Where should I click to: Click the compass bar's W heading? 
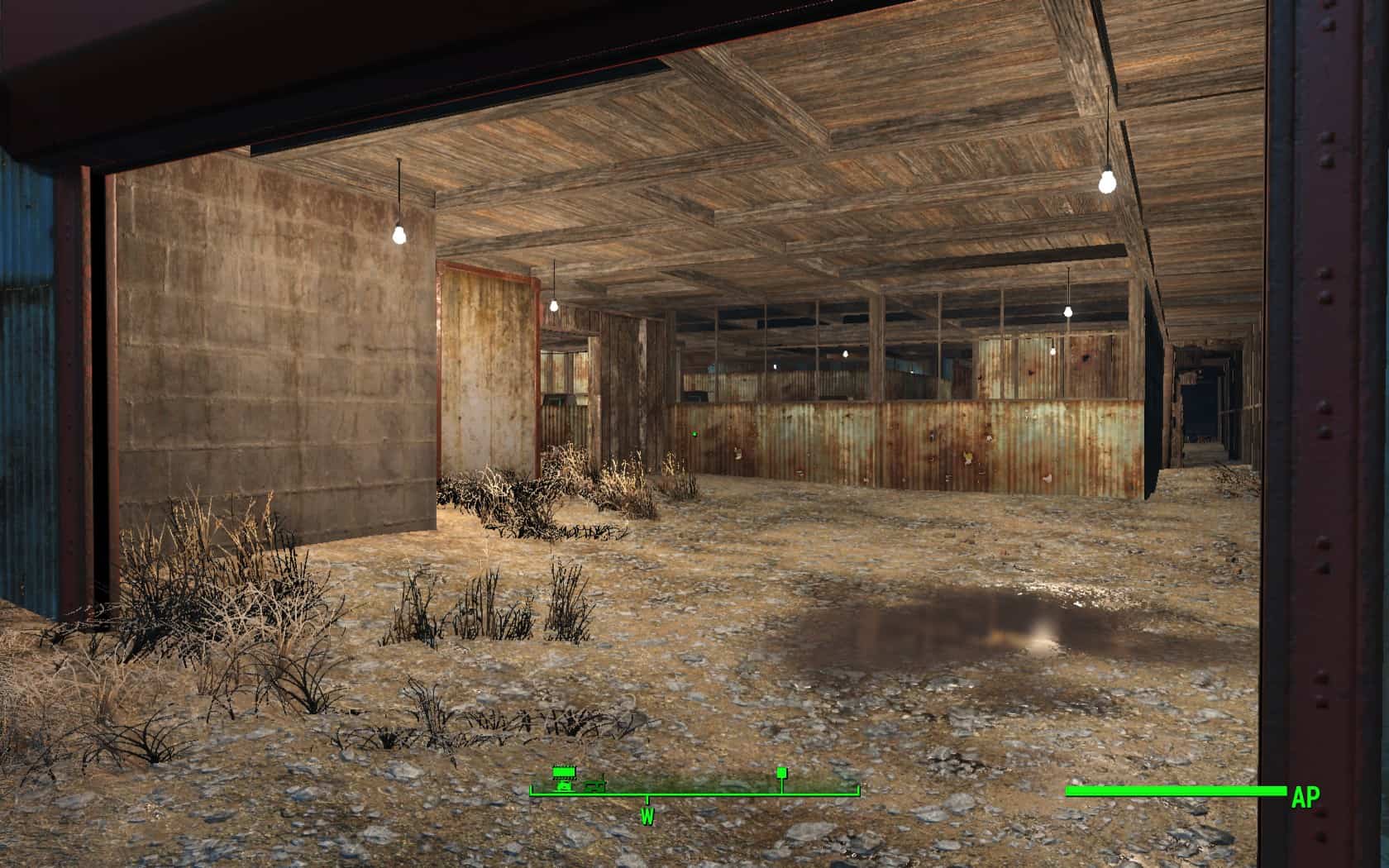(647, 817)
